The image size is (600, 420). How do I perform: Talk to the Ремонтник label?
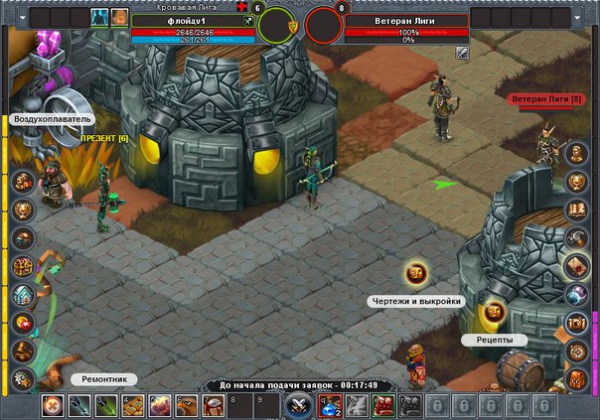pos(102,379)
